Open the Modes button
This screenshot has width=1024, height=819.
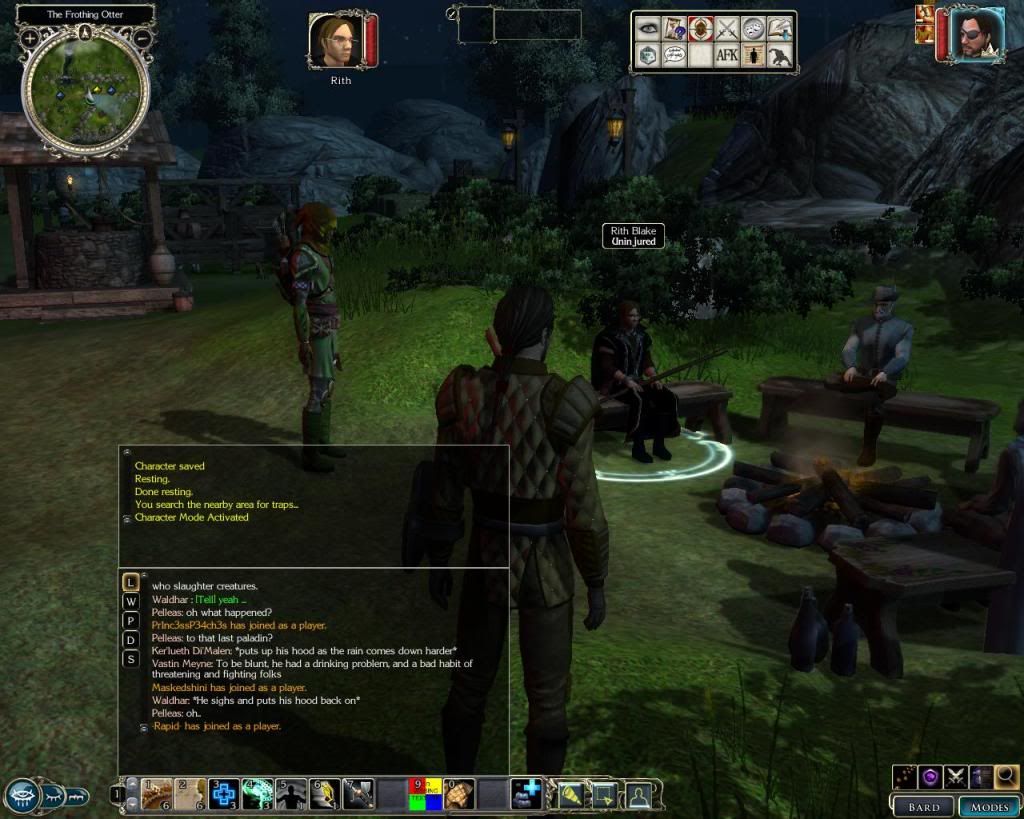[988, 806]
